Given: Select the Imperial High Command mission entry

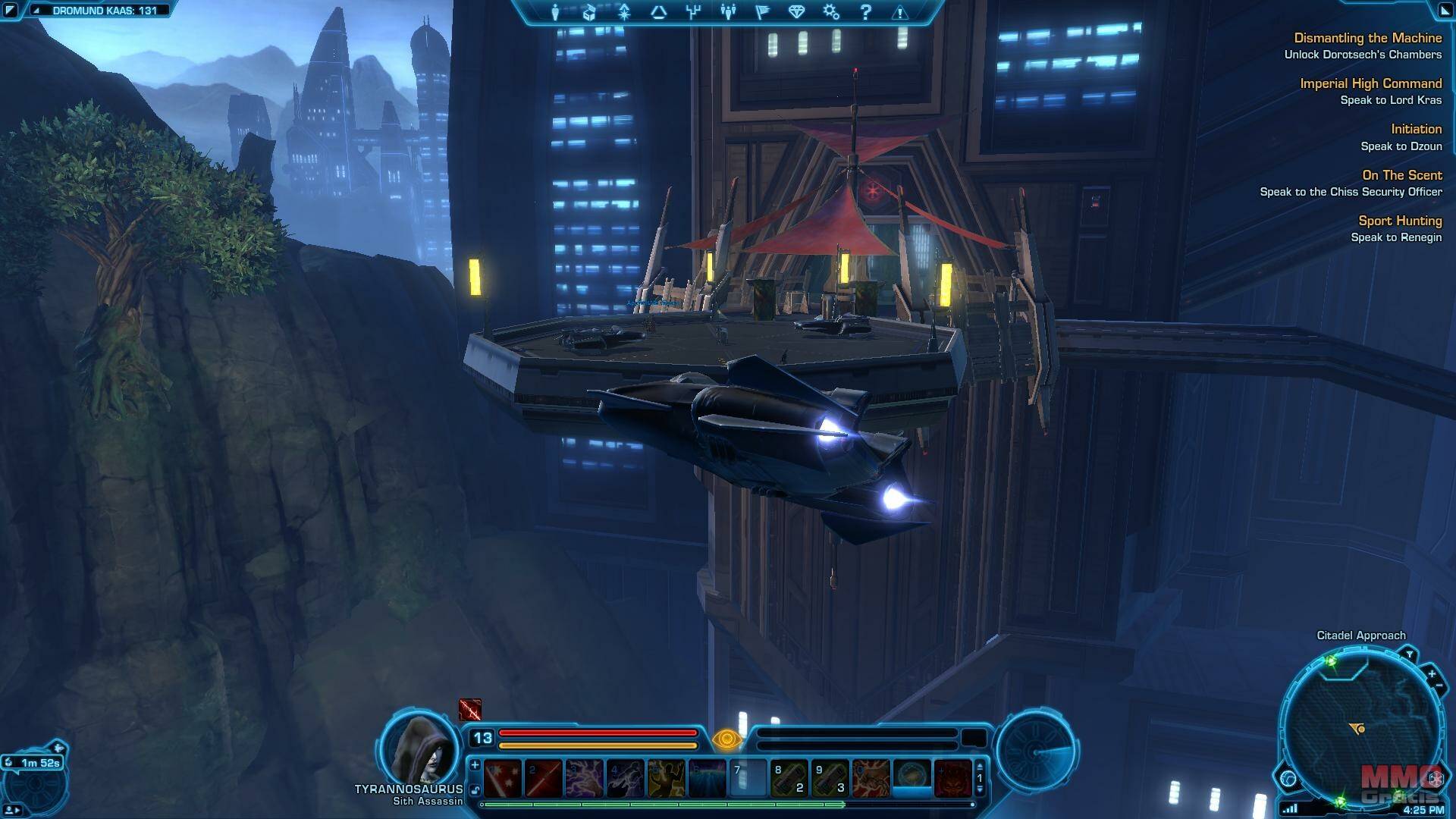Looking at the screenshot, I should click(1370, 83).
